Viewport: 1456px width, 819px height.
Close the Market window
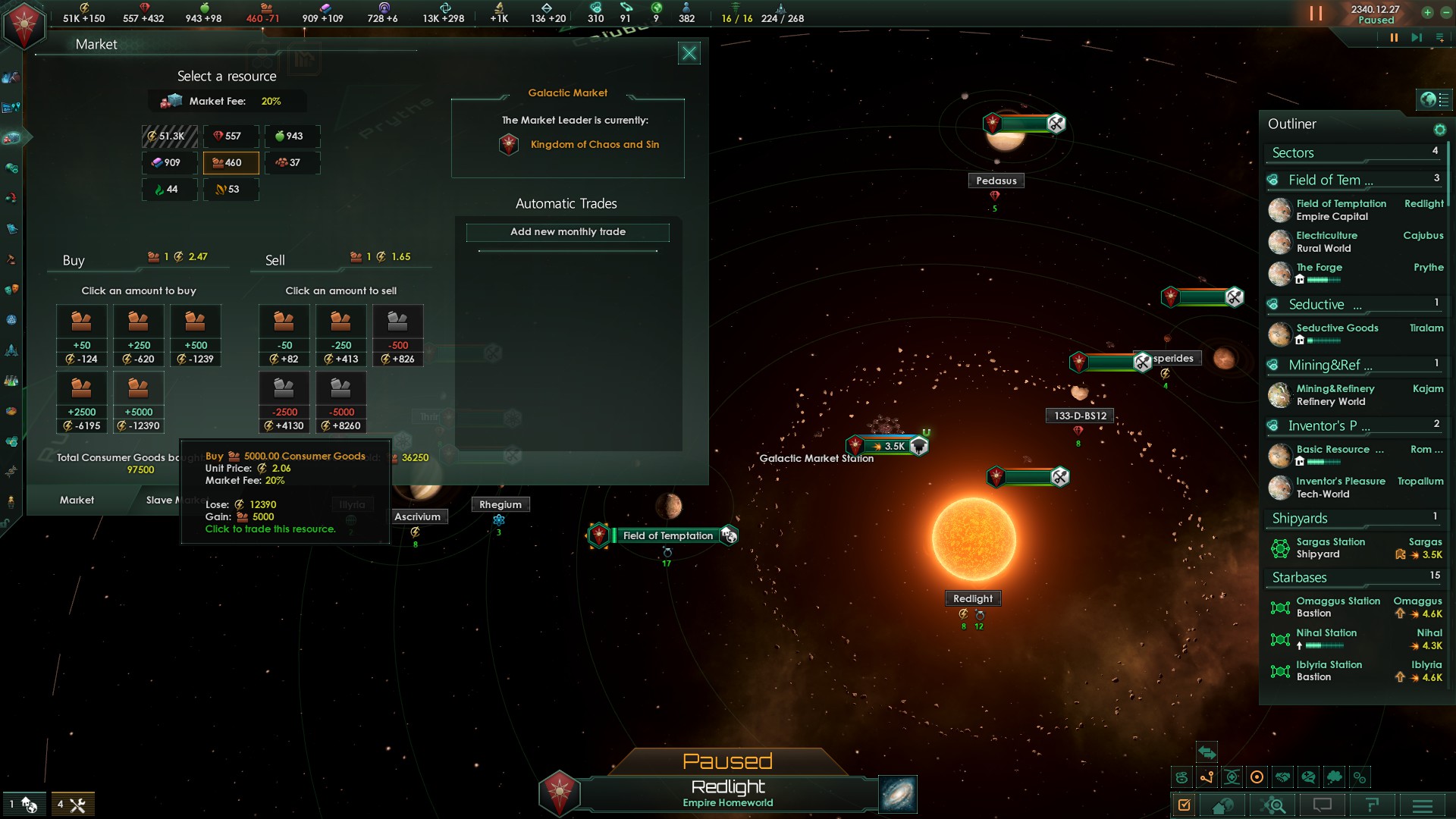tap(689, 53)
